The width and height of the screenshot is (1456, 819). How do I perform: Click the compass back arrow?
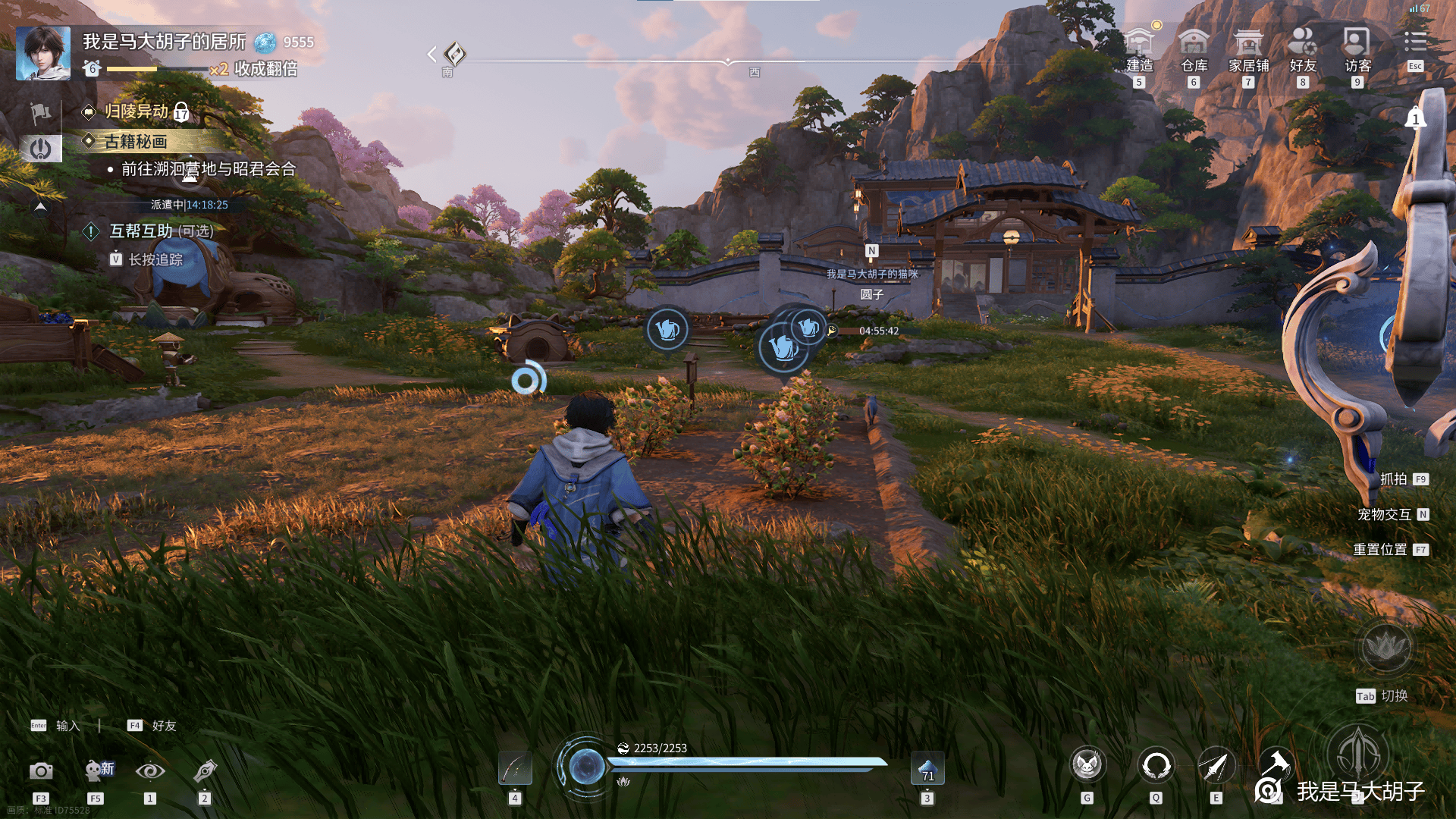pyautogui.click(x=431, y=54)
